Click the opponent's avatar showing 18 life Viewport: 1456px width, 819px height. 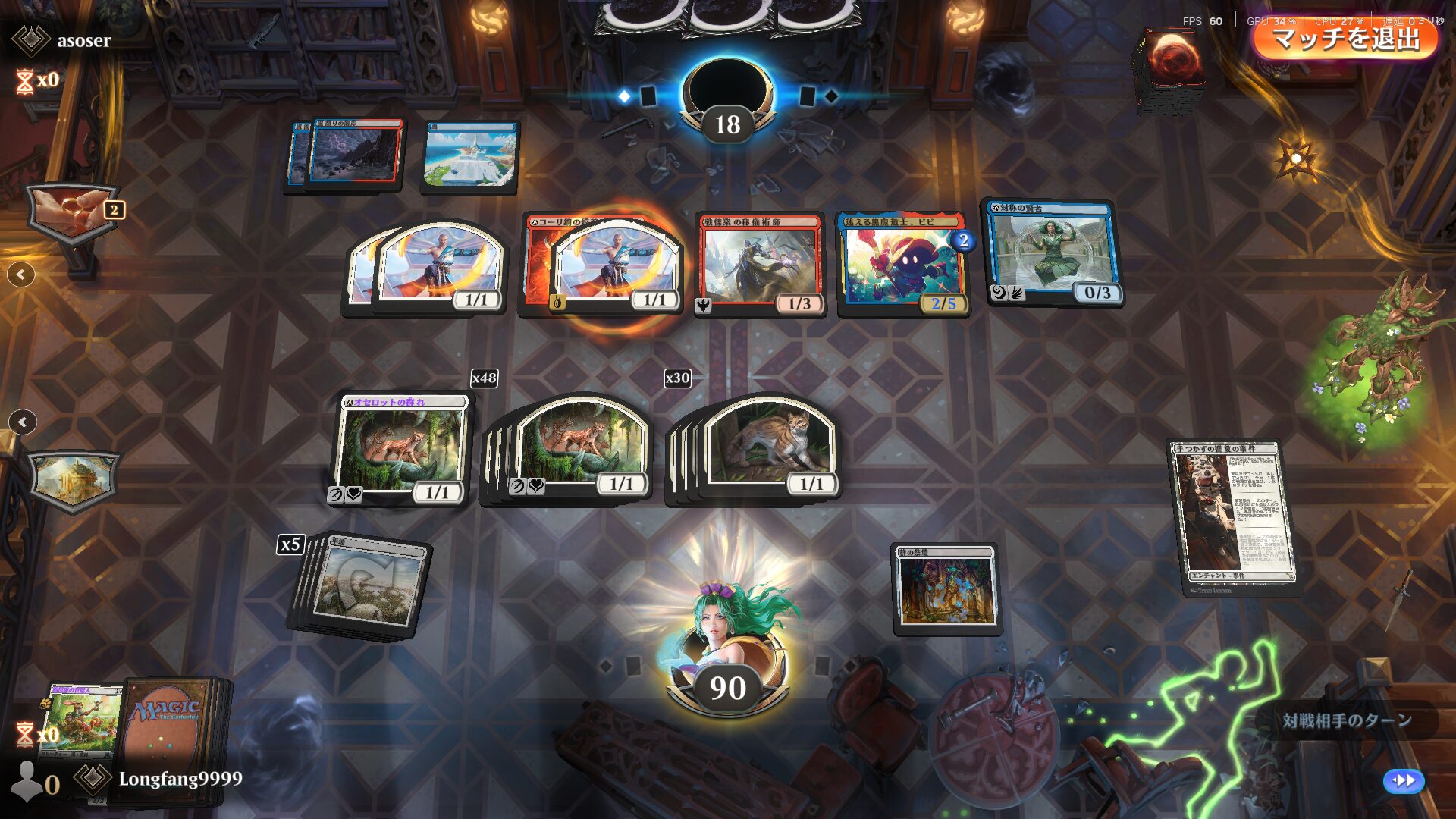coord(728,95)
